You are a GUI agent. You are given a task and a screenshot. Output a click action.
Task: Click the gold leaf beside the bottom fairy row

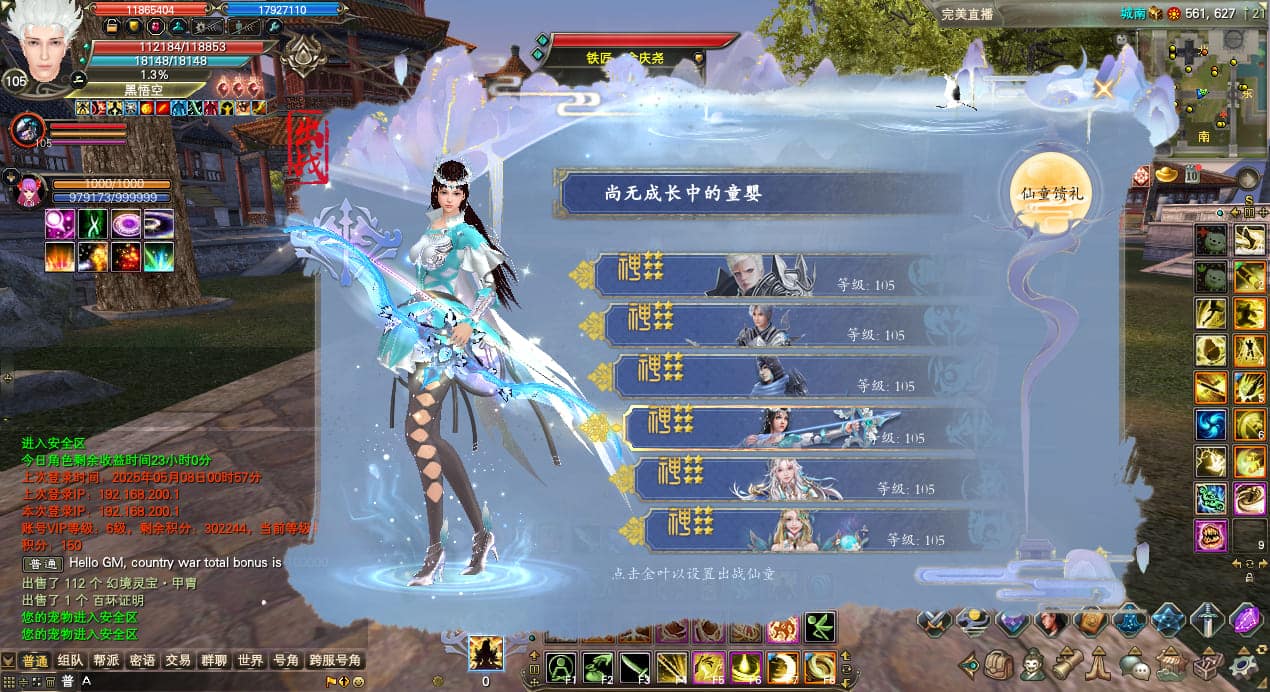coord(631,530)
